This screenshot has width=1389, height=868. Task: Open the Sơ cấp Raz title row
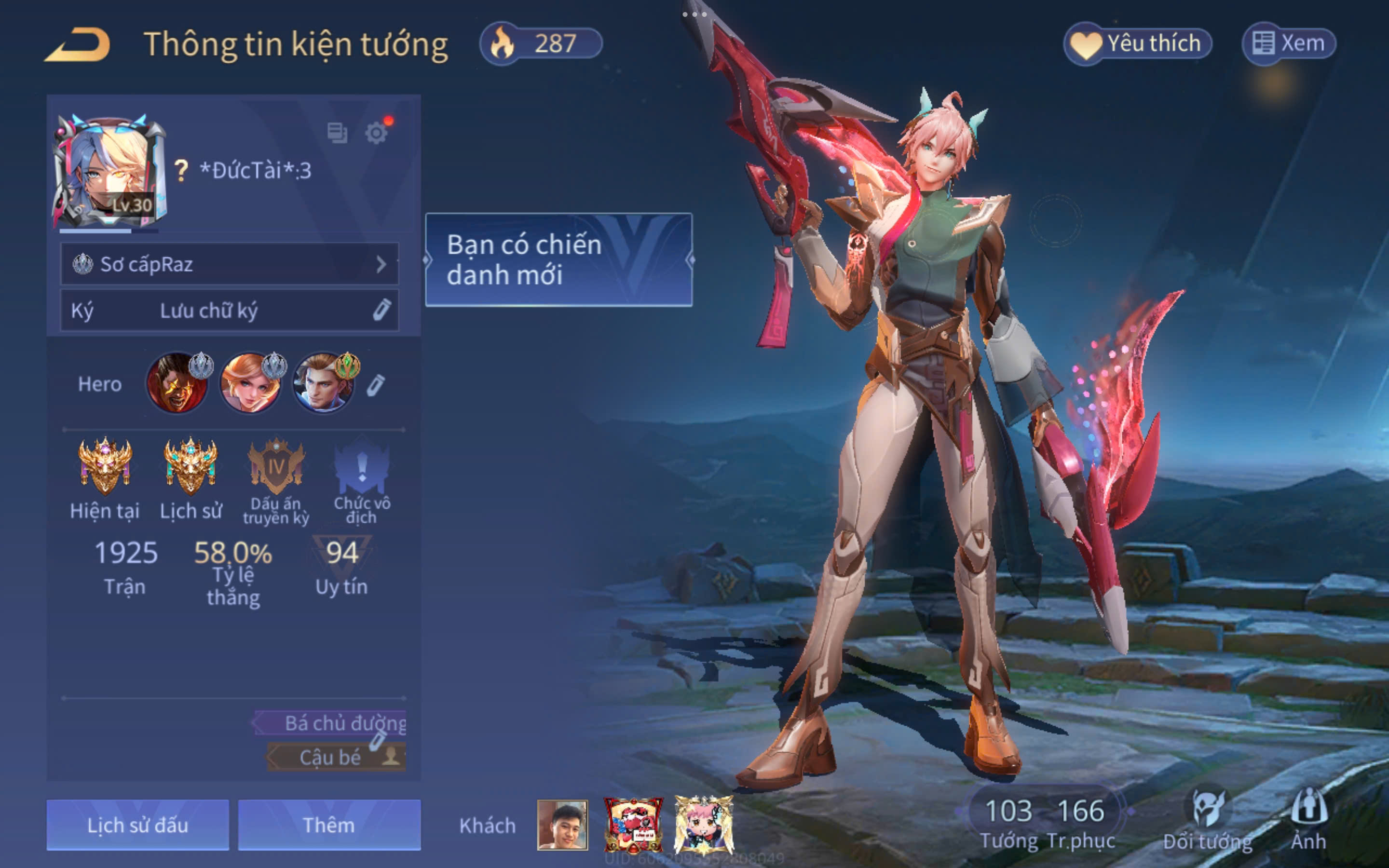pos(230,264)
